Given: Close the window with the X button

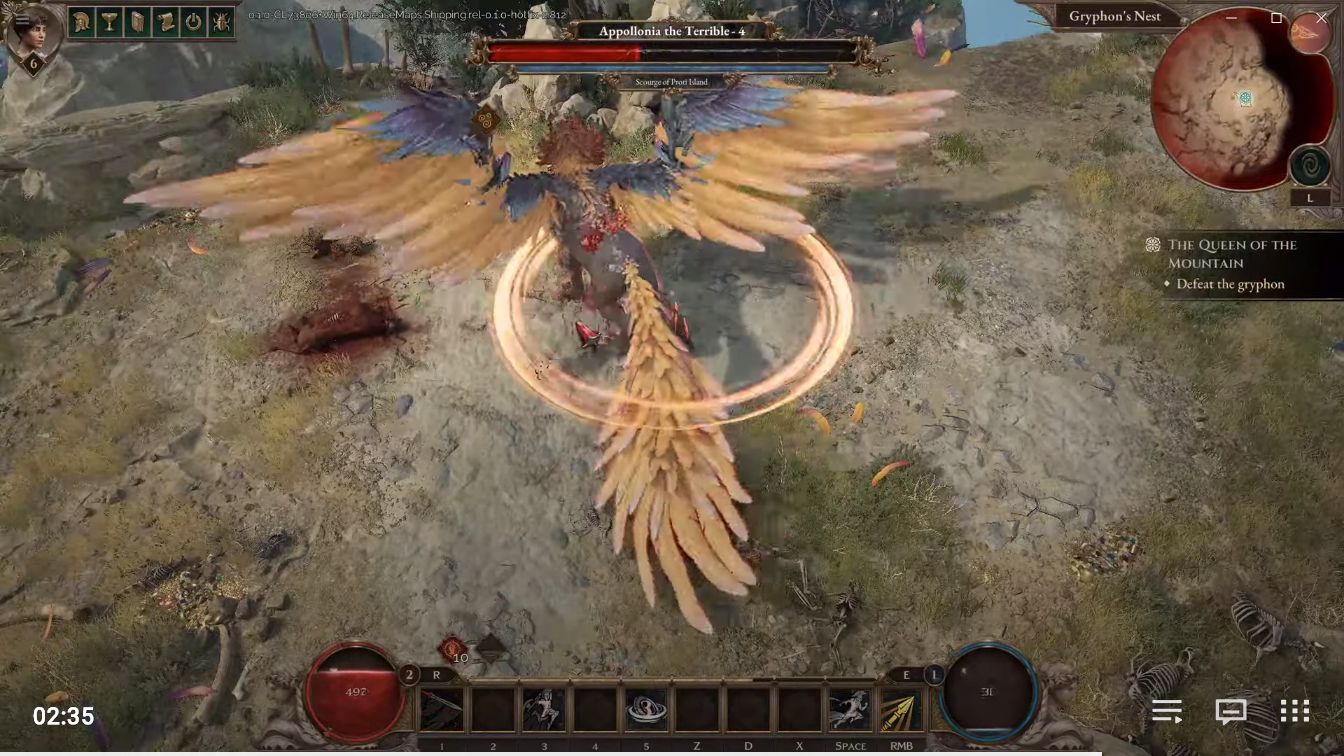Looking at the screenshot, I should point(1321,18).
